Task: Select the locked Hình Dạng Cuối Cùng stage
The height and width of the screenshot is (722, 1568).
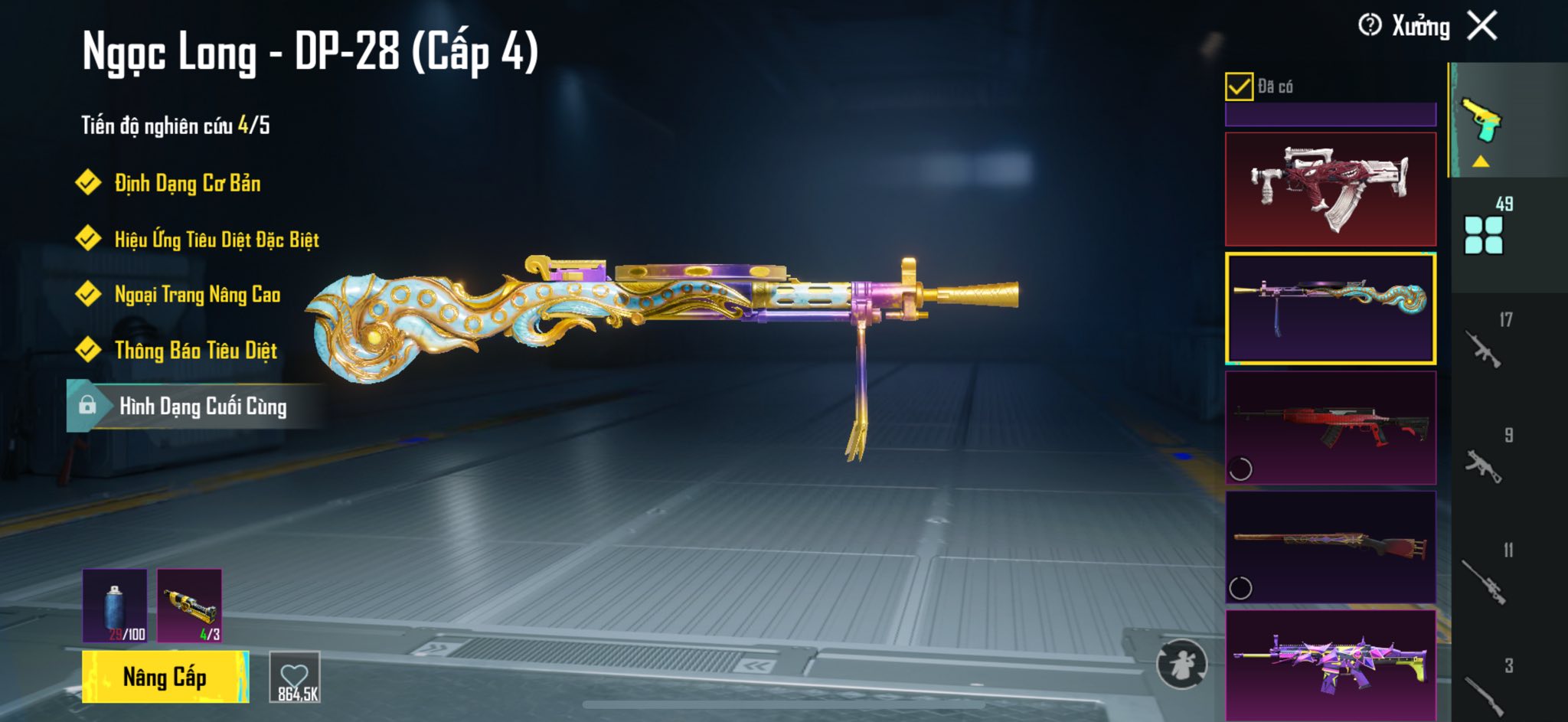Action: (202, 406)
